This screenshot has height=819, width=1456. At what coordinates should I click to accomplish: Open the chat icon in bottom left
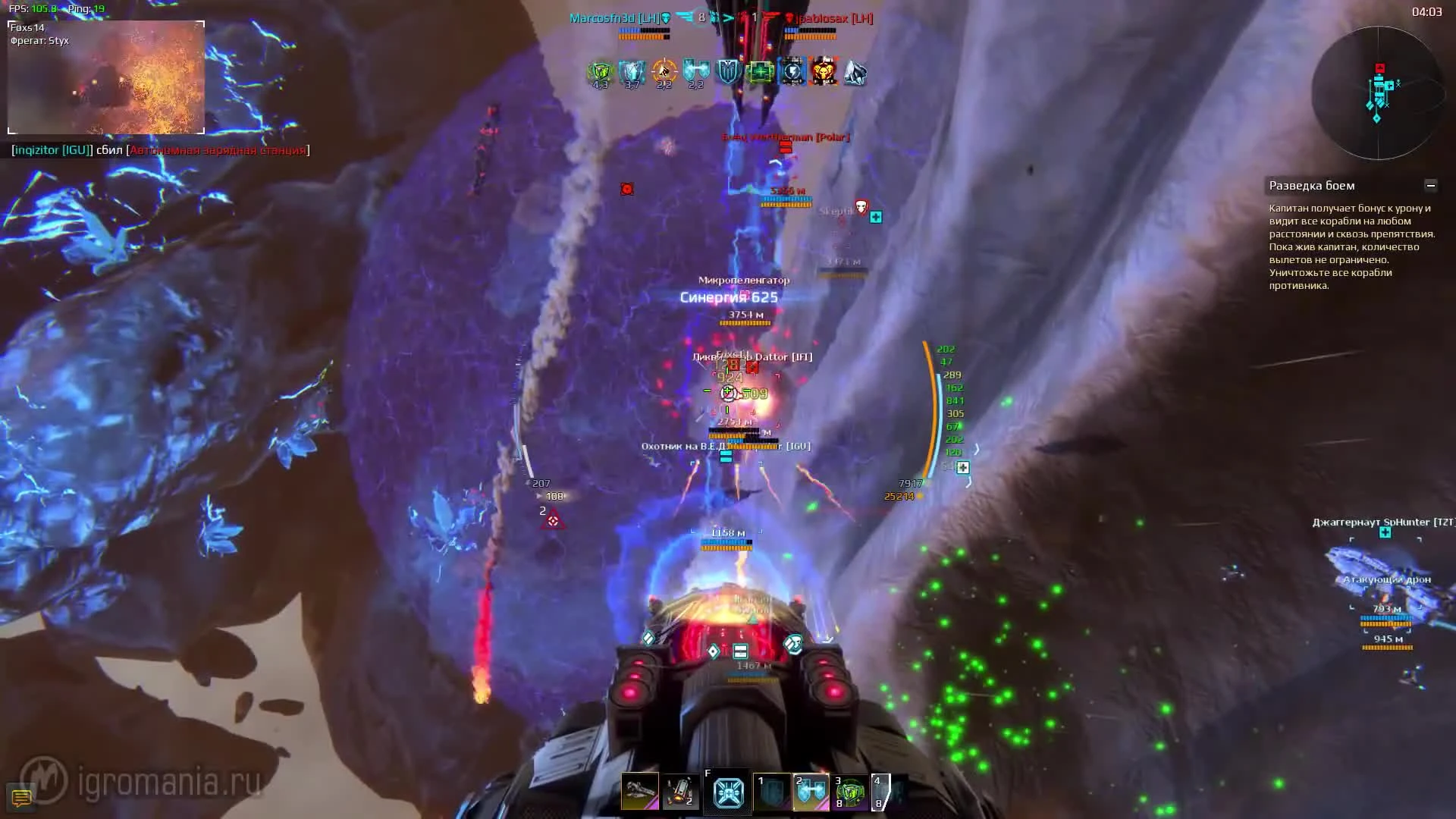tap(21, 797)
